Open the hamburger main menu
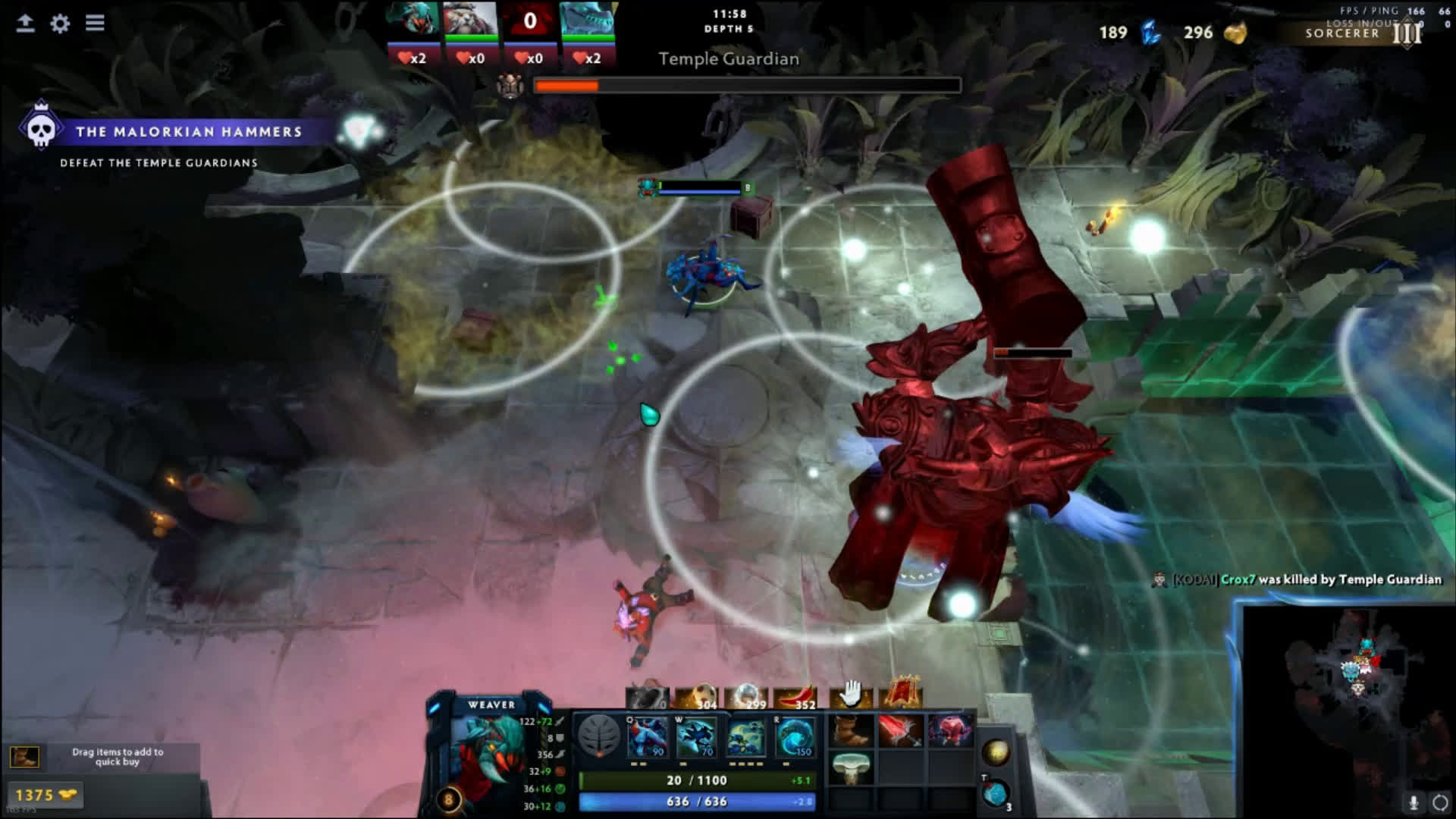 point(95,23)
